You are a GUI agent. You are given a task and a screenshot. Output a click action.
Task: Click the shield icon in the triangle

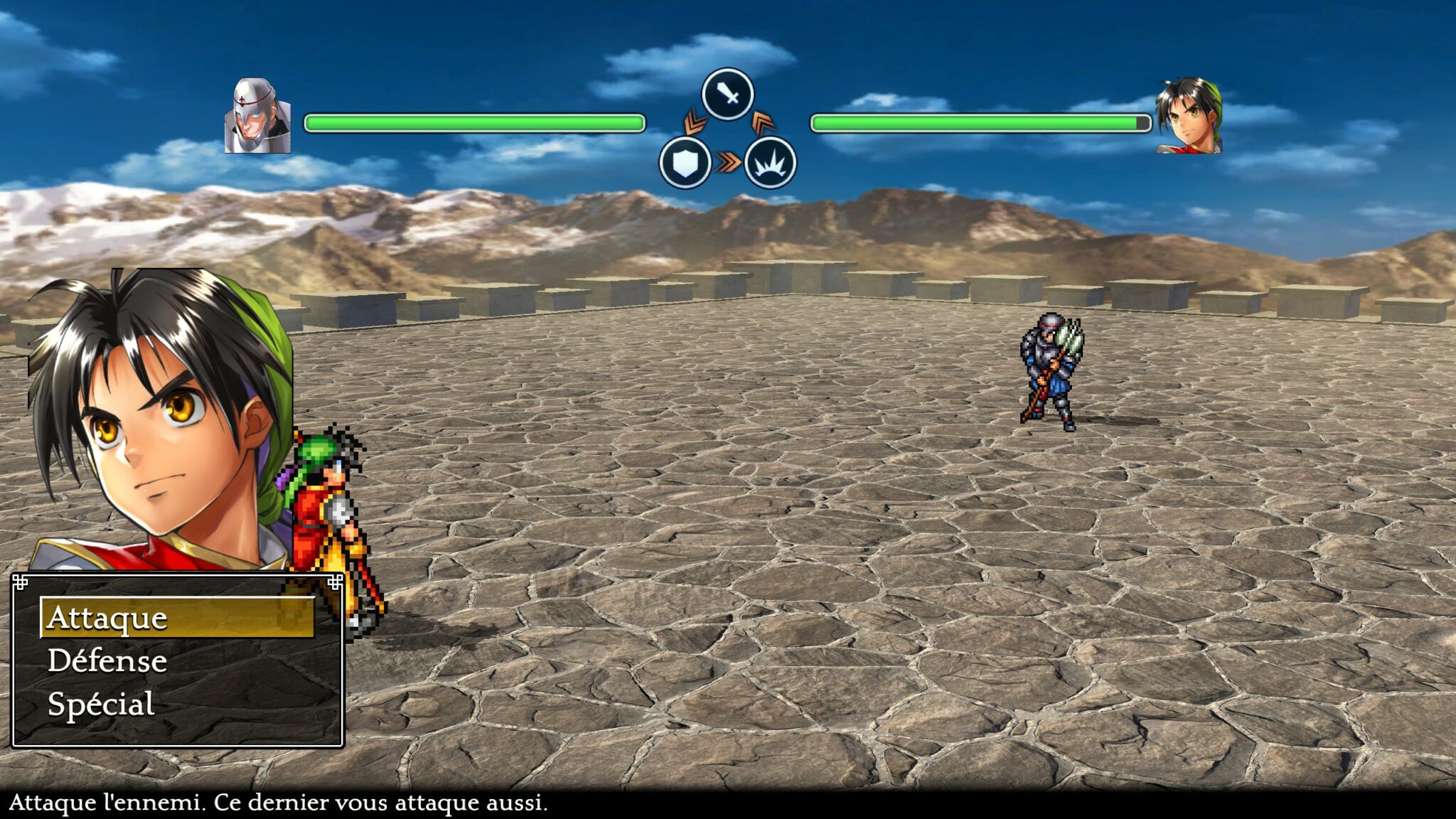(x=685, y=163)
